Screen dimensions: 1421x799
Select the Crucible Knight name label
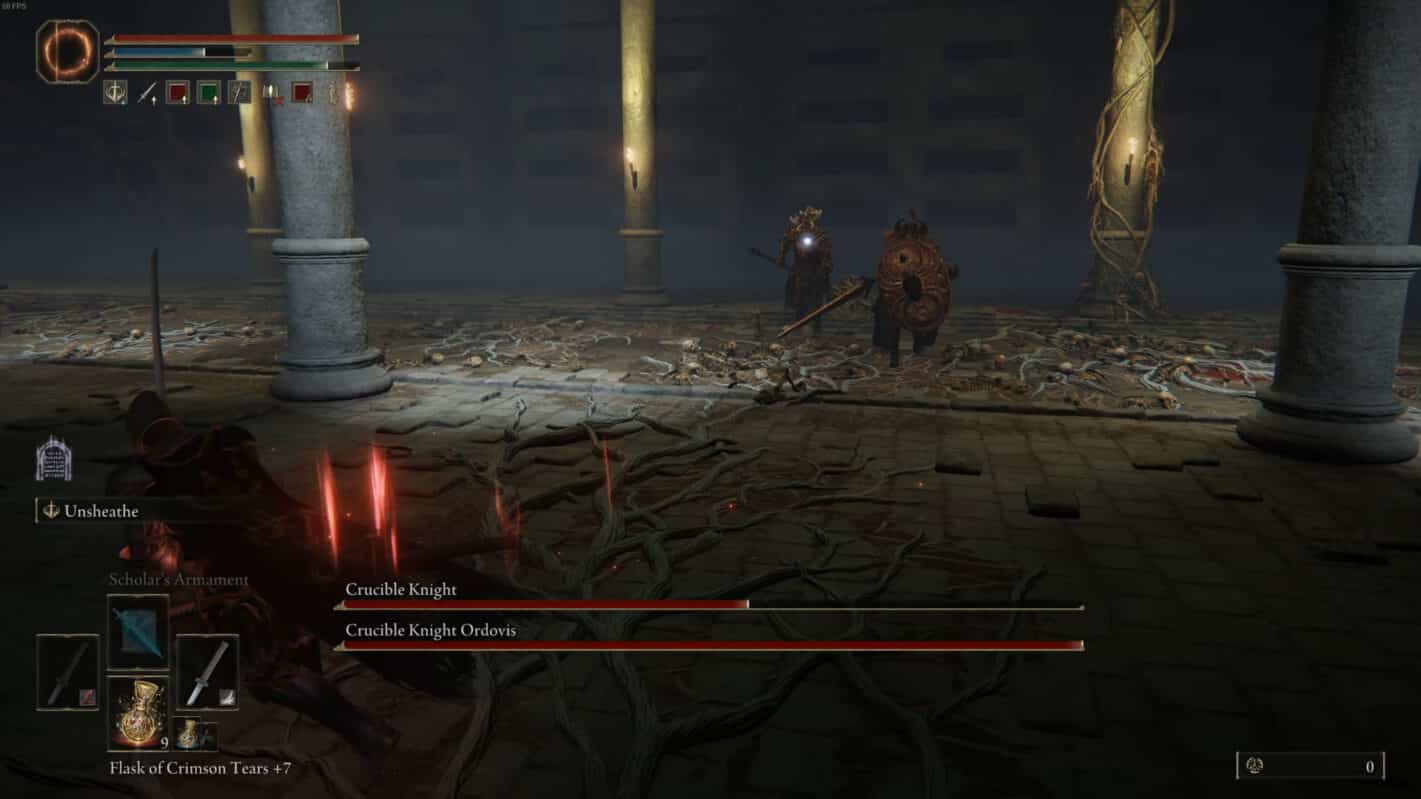[400, 590]
